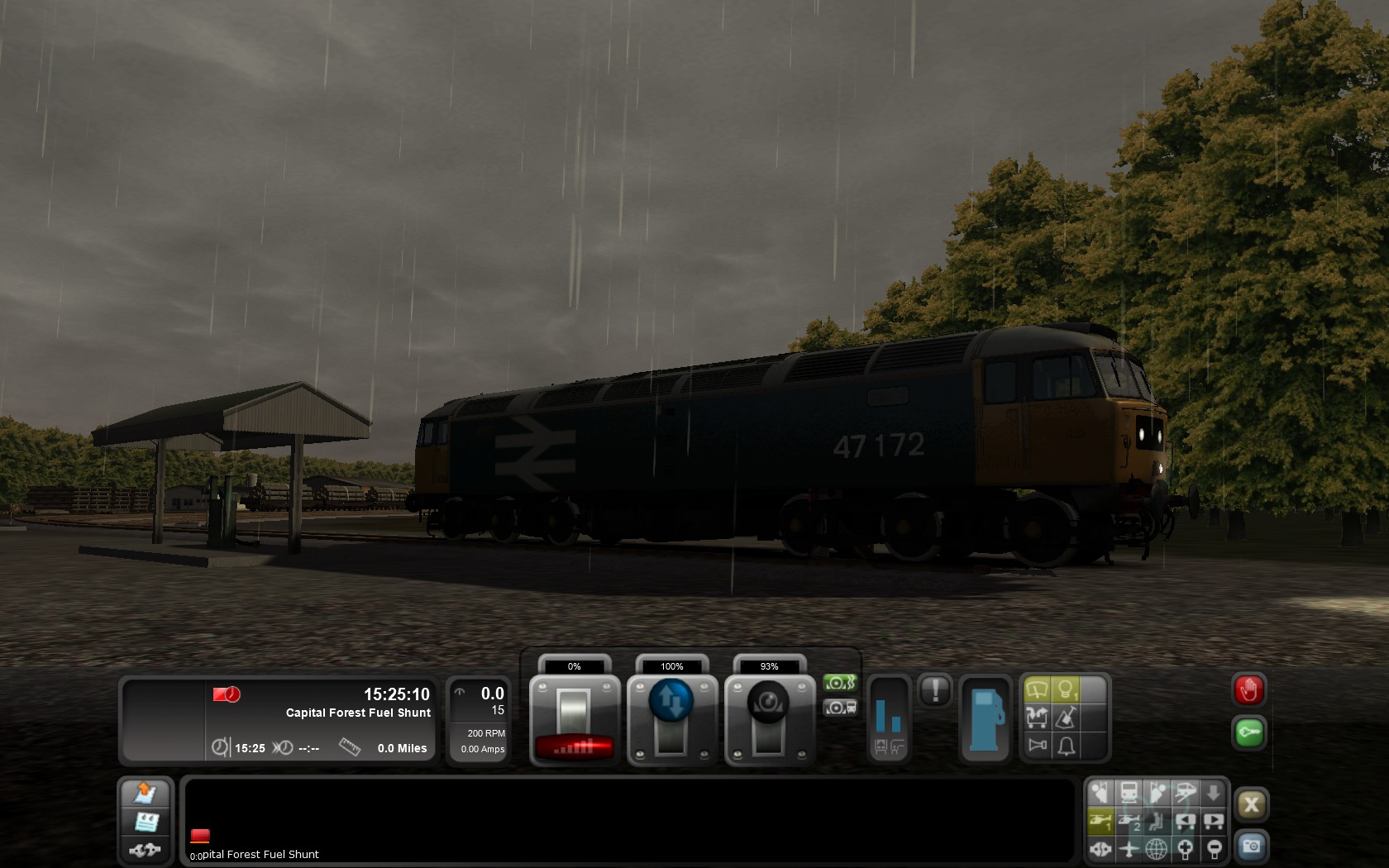Sound the horn icon
The height and width of the screenshot is (868, 1389).
click(1037, 746)
